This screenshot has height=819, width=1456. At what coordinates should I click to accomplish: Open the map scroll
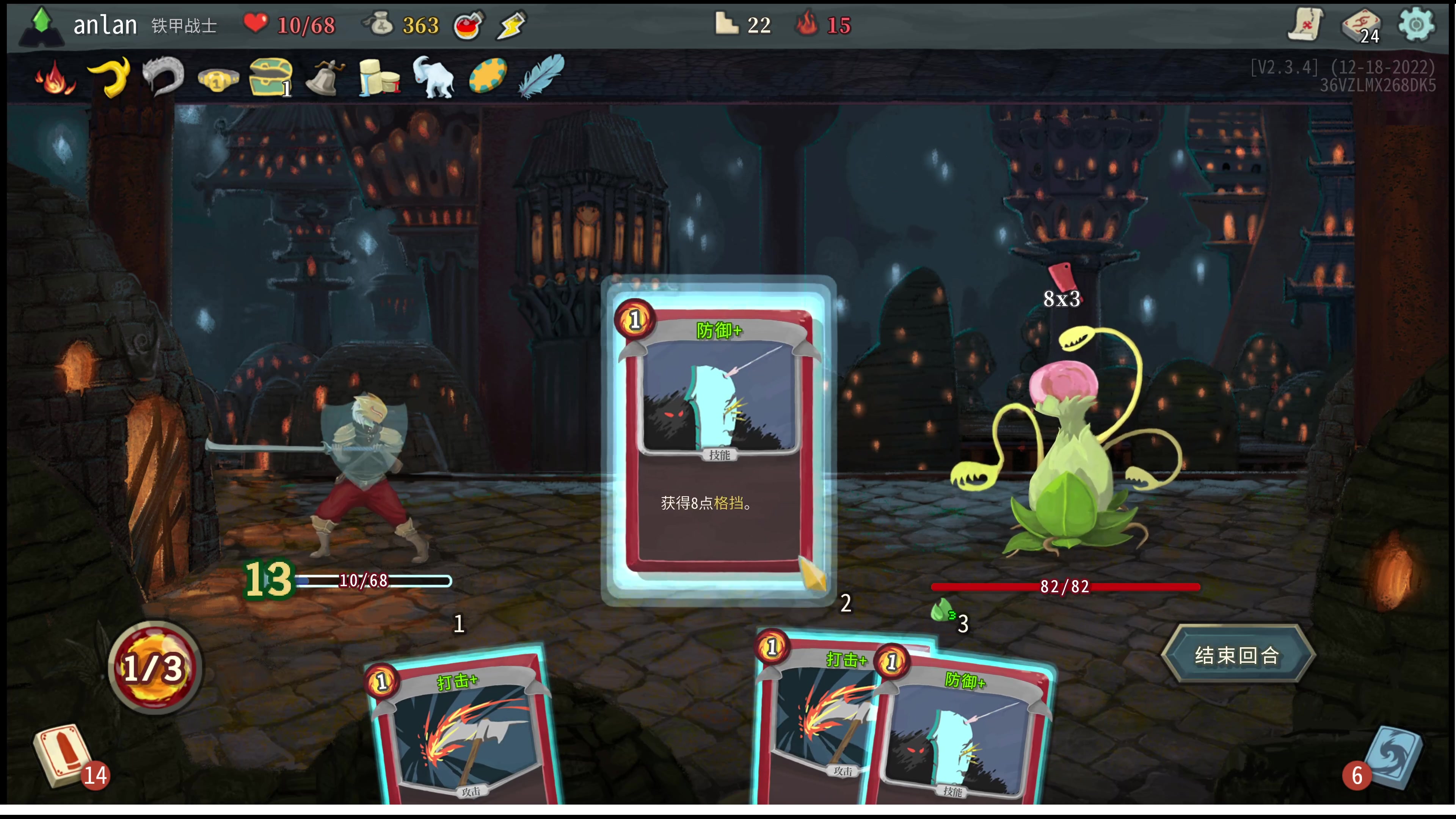(1305, 25)
